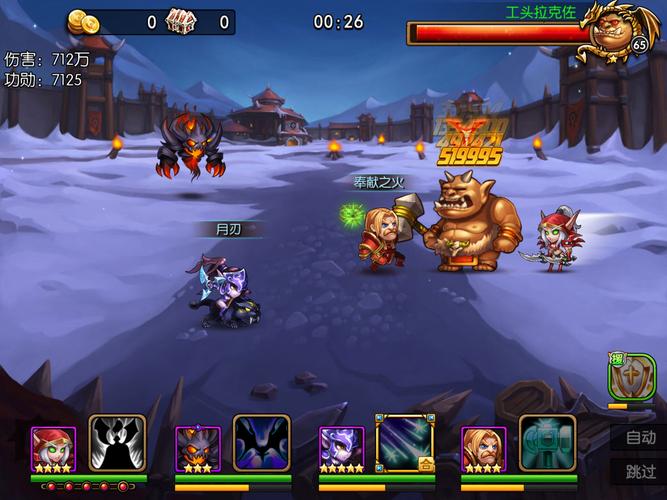Select the red-haired elf hero portrait

(x=53, y=447)
